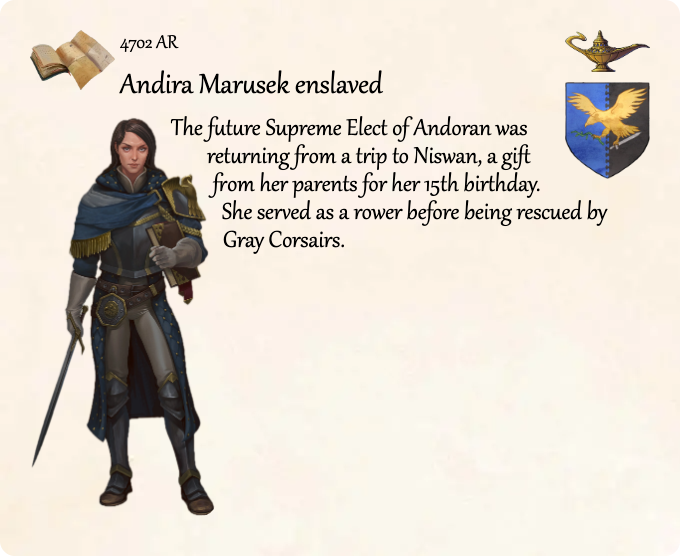Click the golden oil lamp icon
Viewport: 680px width, 556px height.
click(605, 50)
